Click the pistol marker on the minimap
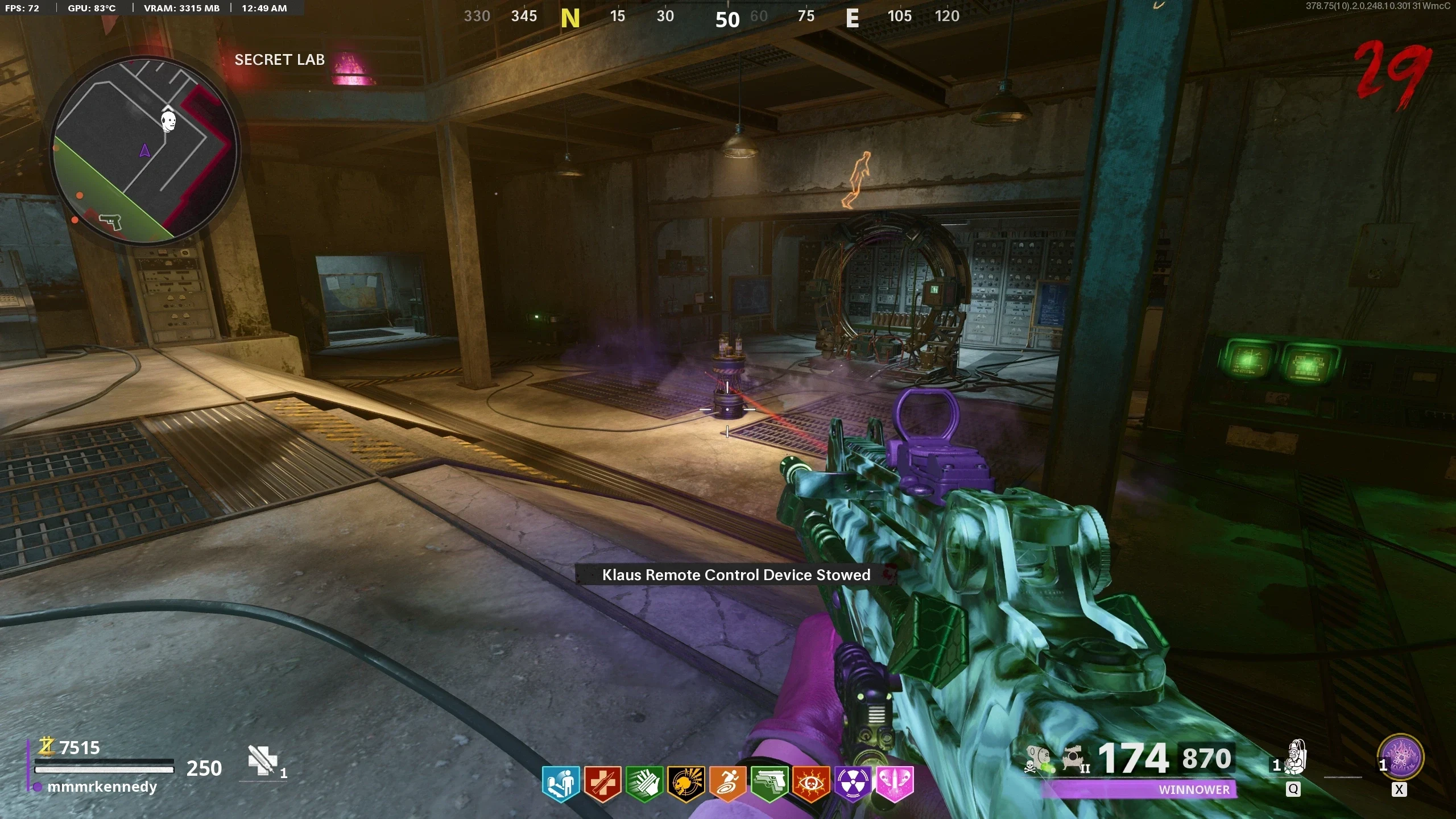 pyautogui.click(x=110, y=221)
